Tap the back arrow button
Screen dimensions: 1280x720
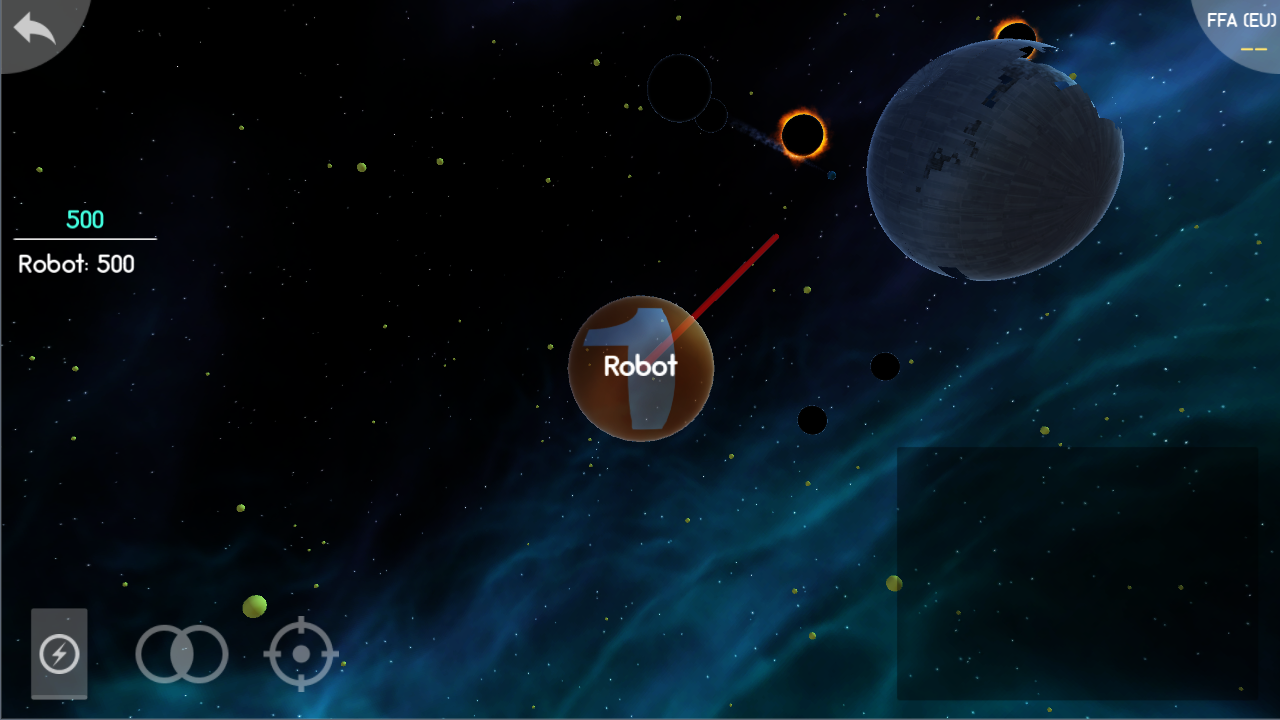pyautogui.click(x=35, y=28)
